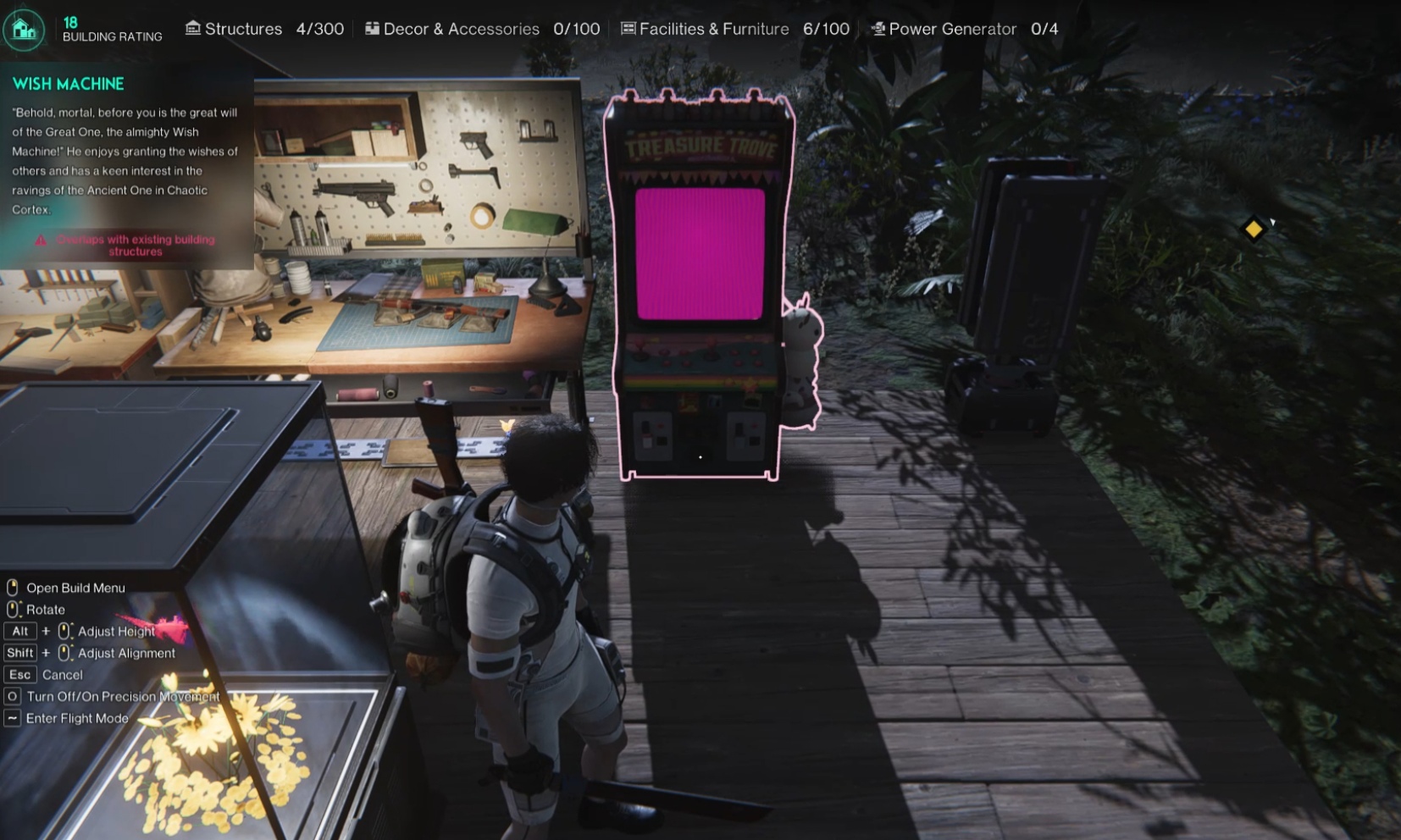The image size is (1401, 840).
Task: Select the yellow diamond waypoint marker
Action: tap(1254, 229)
